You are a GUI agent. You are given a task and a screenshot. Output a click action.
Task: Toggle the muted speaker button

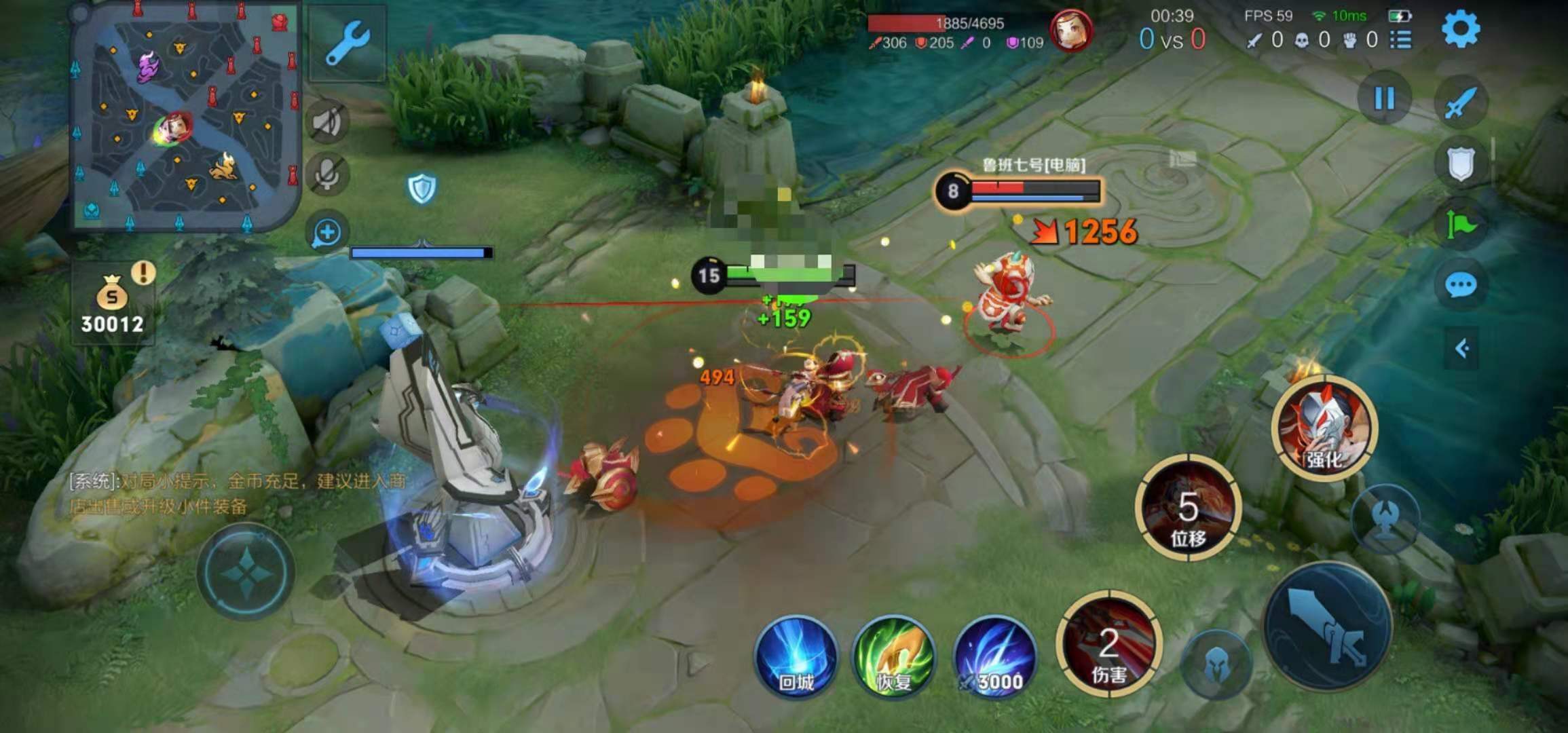[329, 123]
